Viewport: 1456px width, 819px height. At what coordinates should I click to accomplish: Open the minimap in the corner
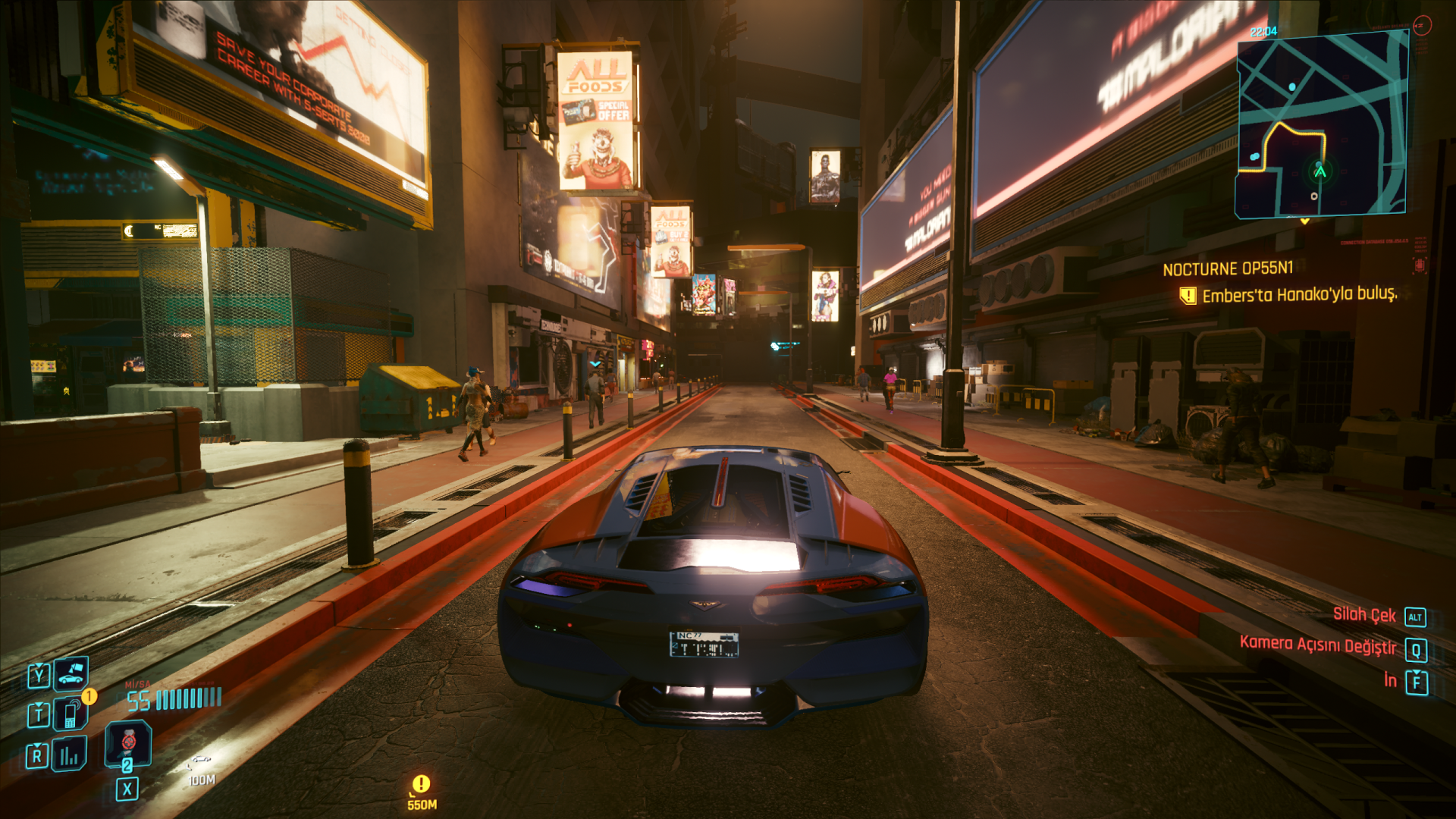1321,126
